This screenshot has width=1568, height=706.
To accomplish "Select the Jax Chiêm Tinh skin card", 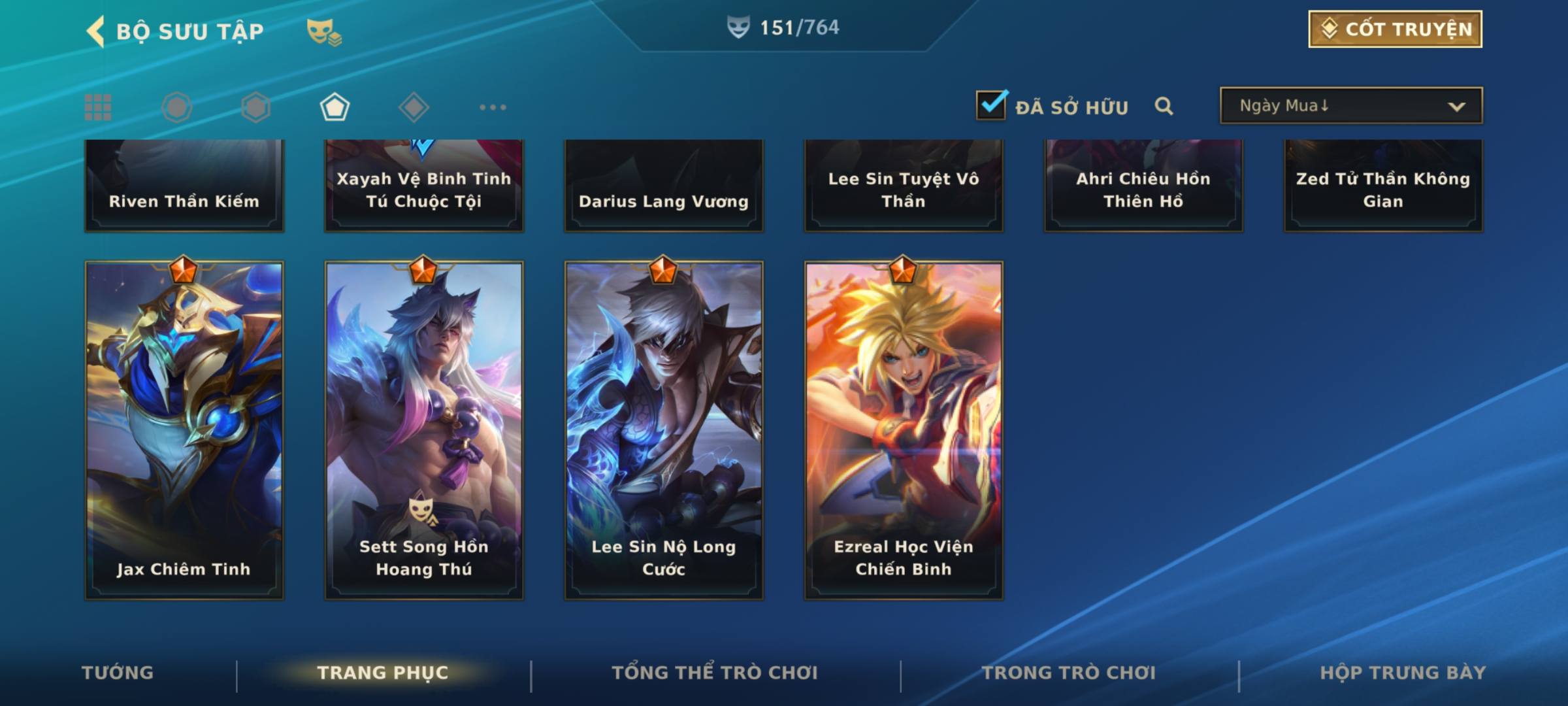I will coord(184,430).
